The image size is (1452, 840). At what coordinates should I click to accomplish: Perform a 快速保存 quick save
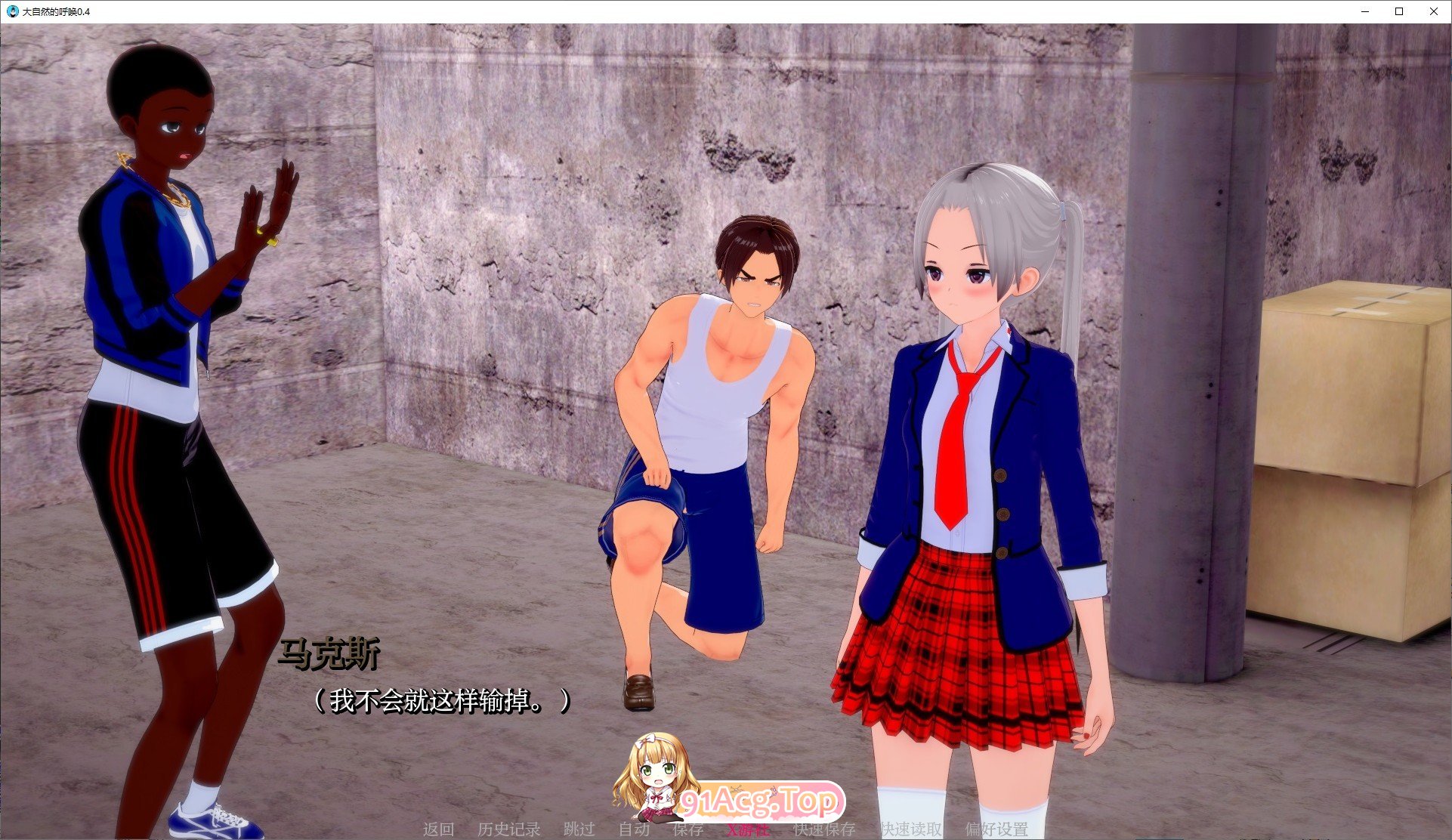(x=823, y=829)
